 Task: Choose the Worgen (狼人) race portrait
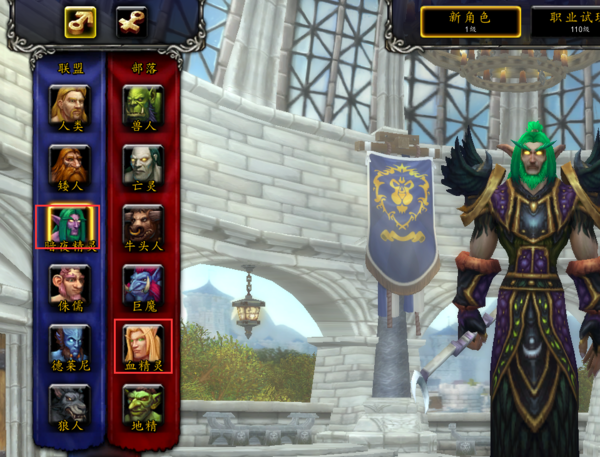(x=69, y=404)
